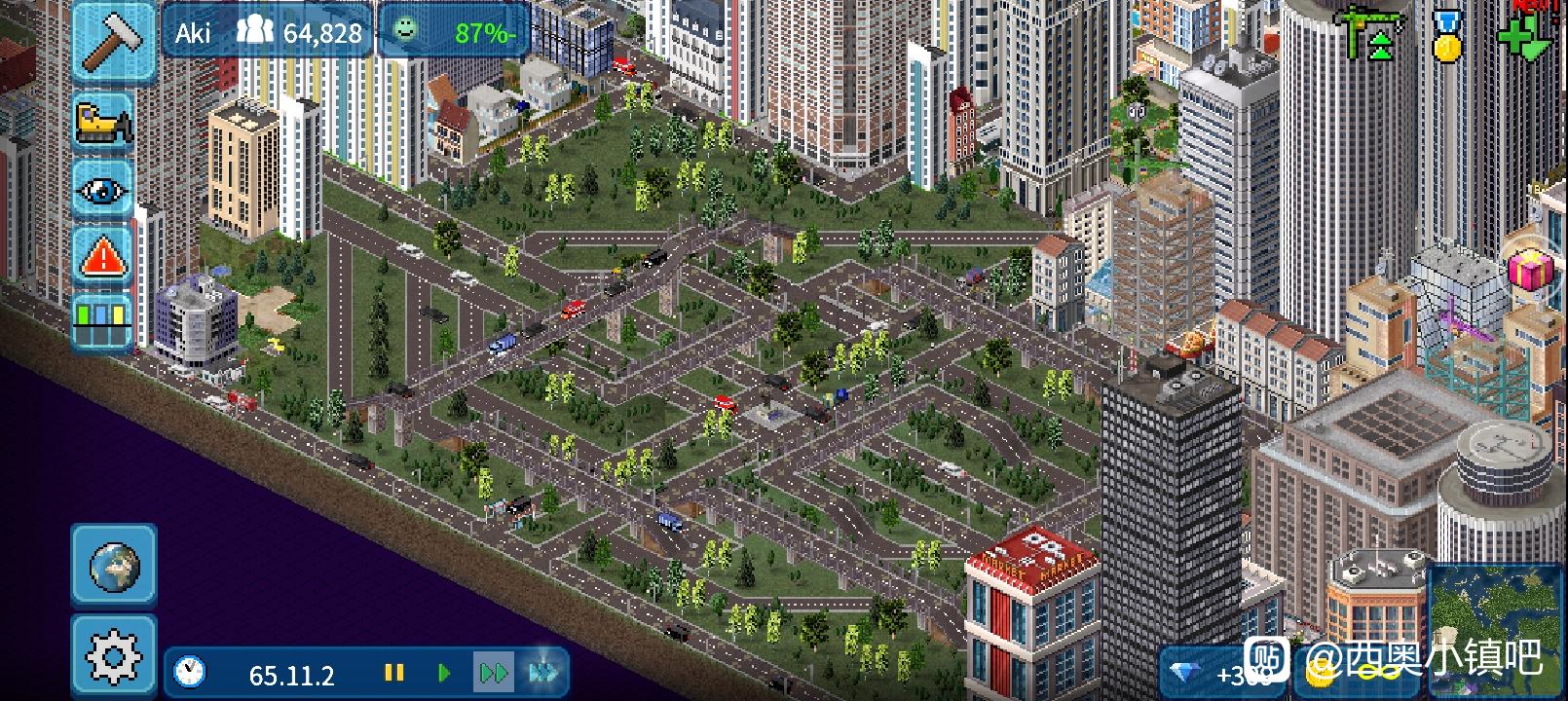Select the bulldozer demolish tool
Image resolution: width=1568 pixels, height=701 pixels.
point(103,123)
